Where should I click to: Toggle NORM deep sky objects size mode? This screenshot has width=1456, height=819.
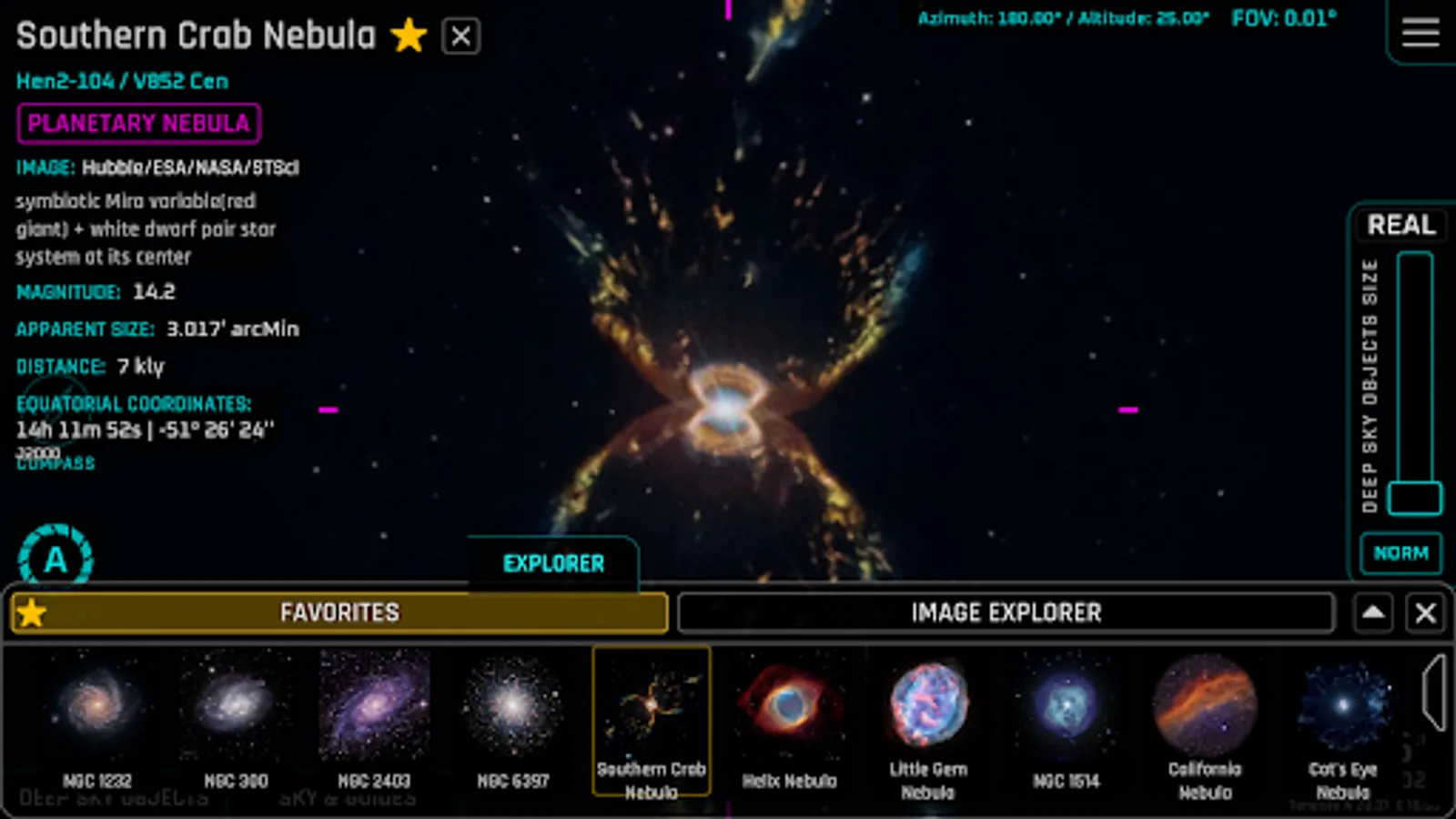coord(1400,552)
